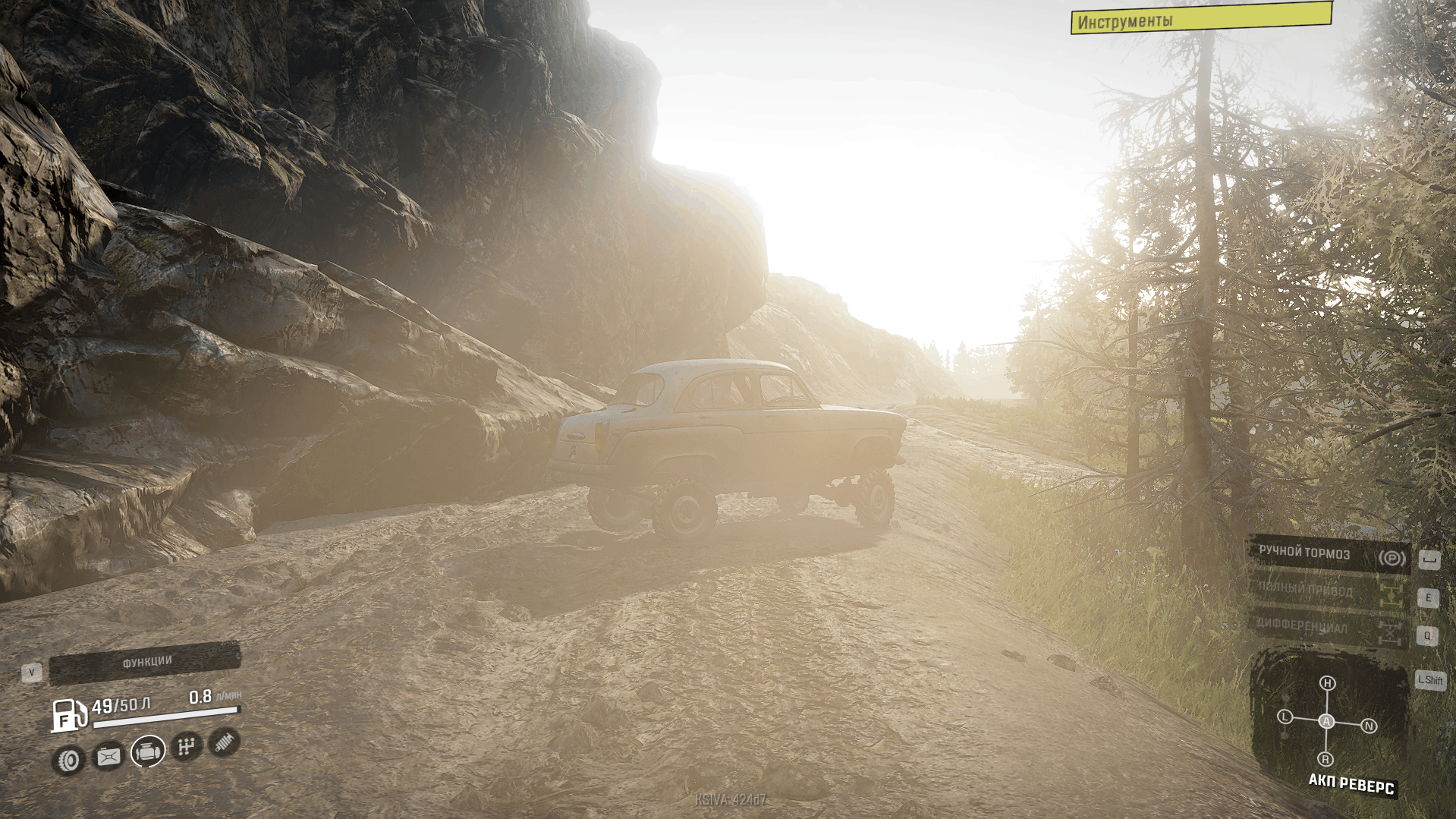Click the suspension spring status icon
The width and height of the screenshot is (1456, 819).
coord(224,742)
